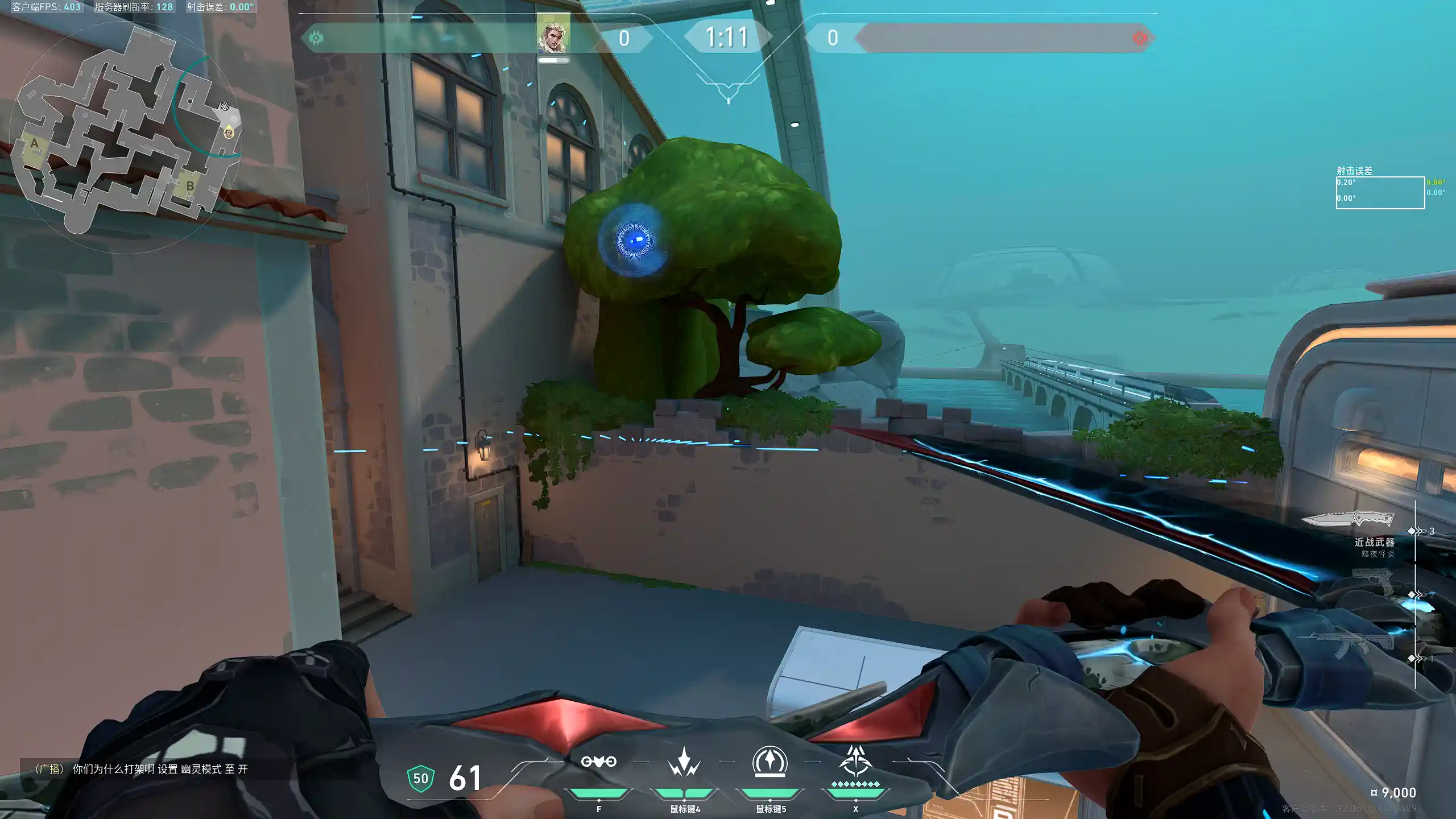Select the Shock Bolt ability icon

click(x=684, y=762)
